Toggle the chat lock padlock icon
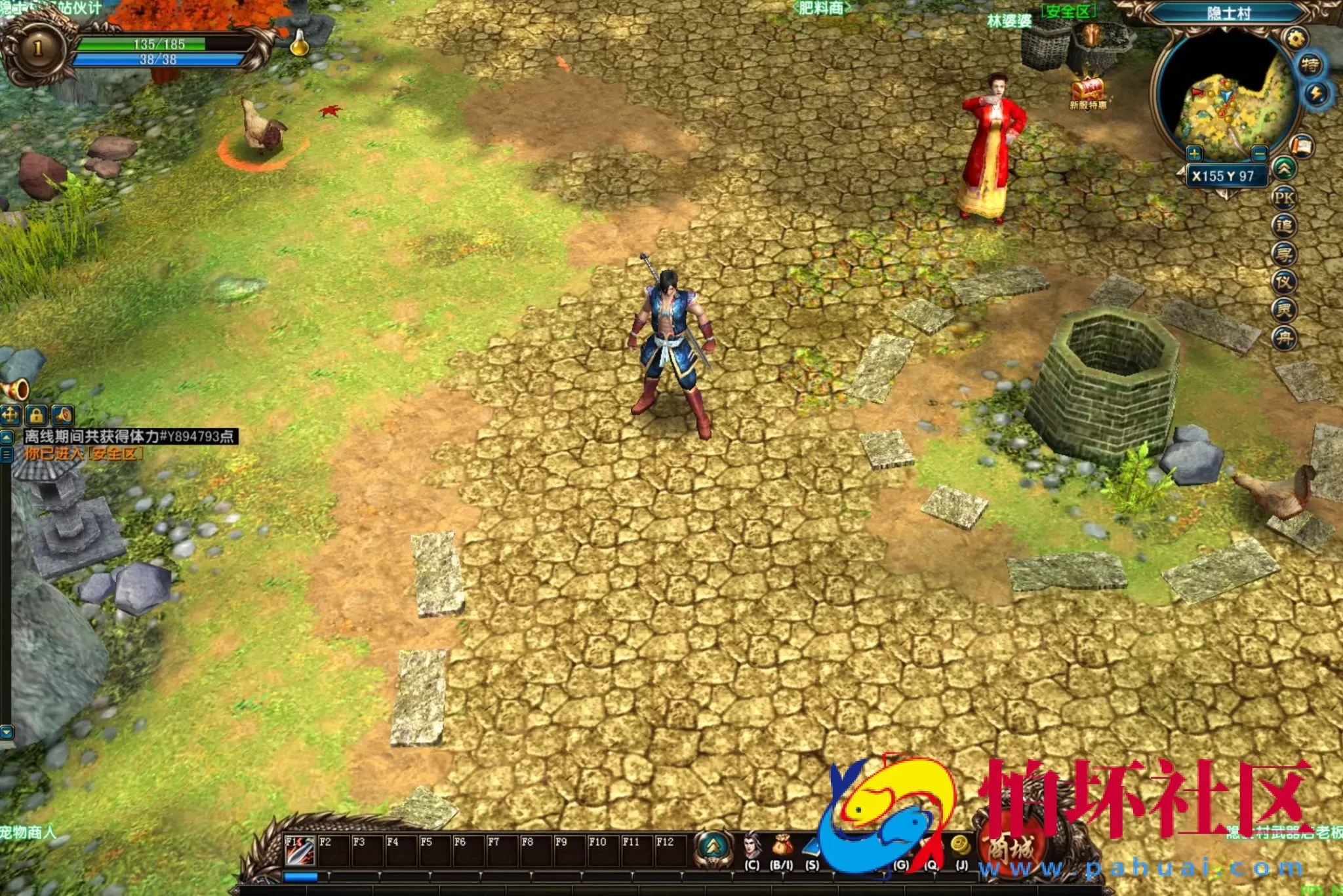The width and height of the screenshot is (1343, 896). (x=36, y=415)
